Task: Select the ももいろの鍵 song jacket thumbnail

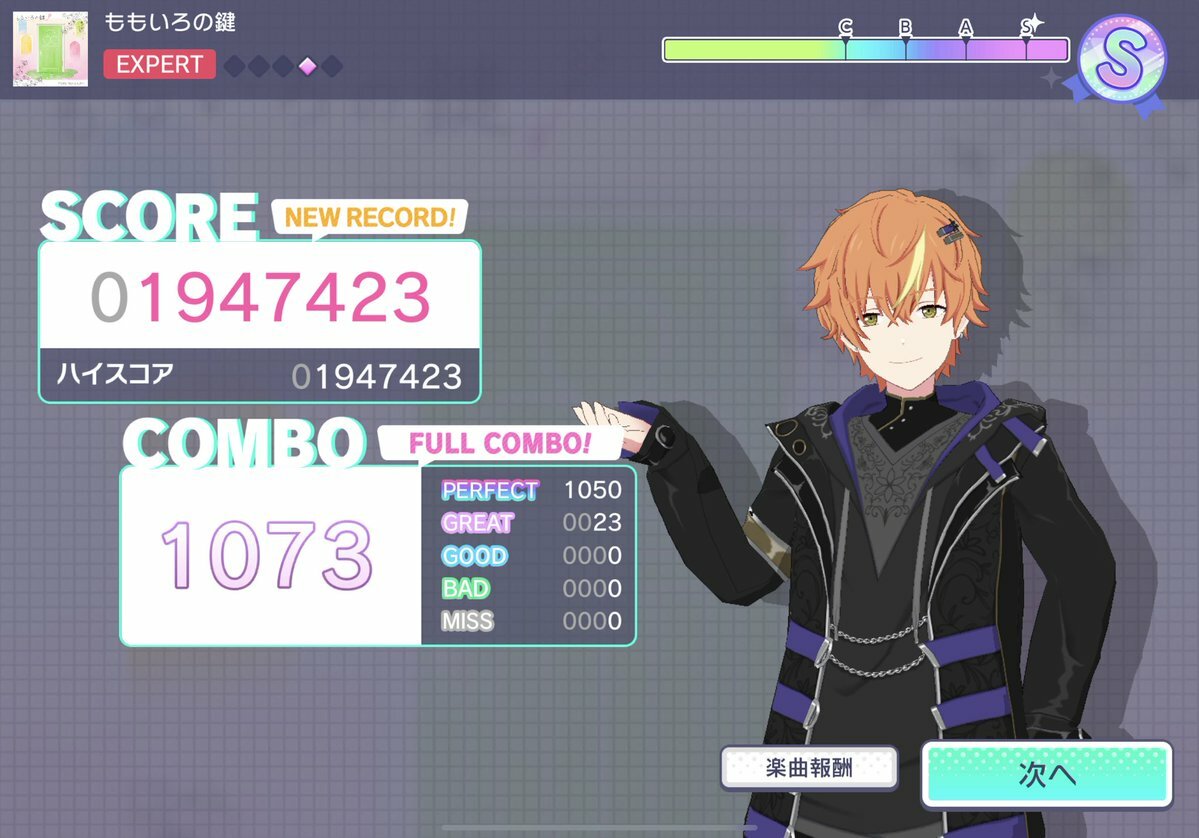Action: (50, 49)
